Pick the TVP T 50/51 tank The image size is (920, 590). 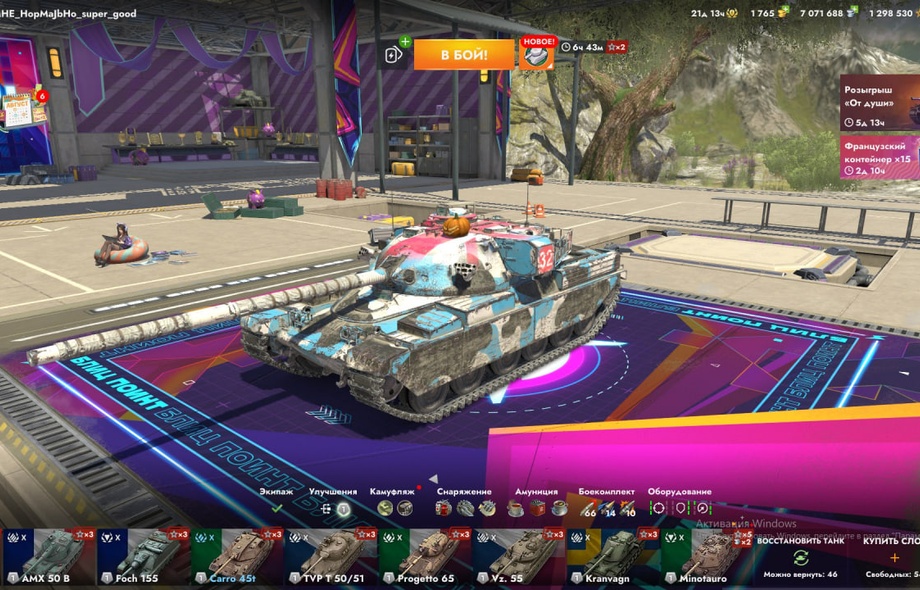pyautogui.click(x=330, y=557)
